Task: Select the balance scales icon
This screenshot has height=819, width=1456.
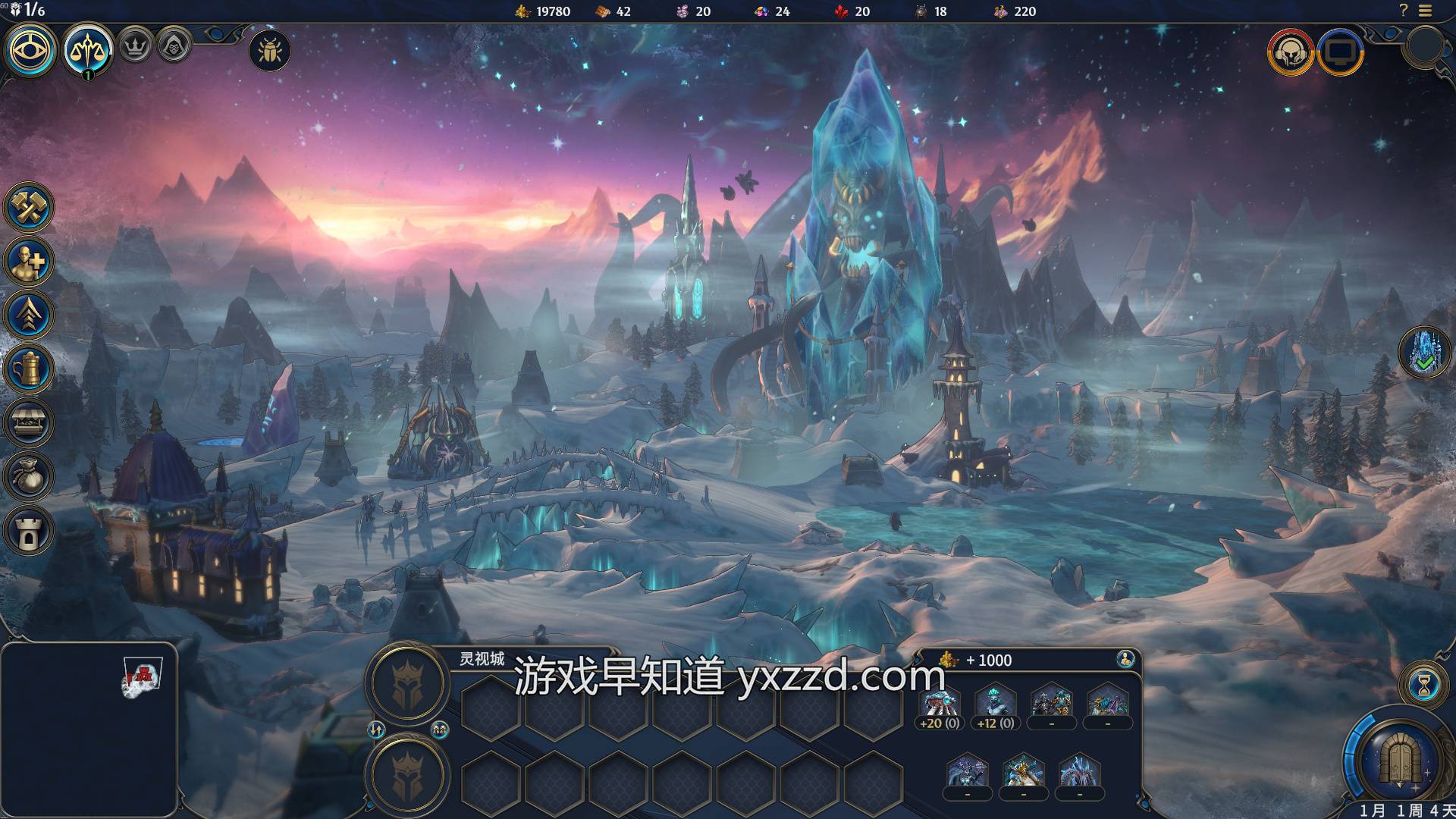Action: tap(88, 51)
